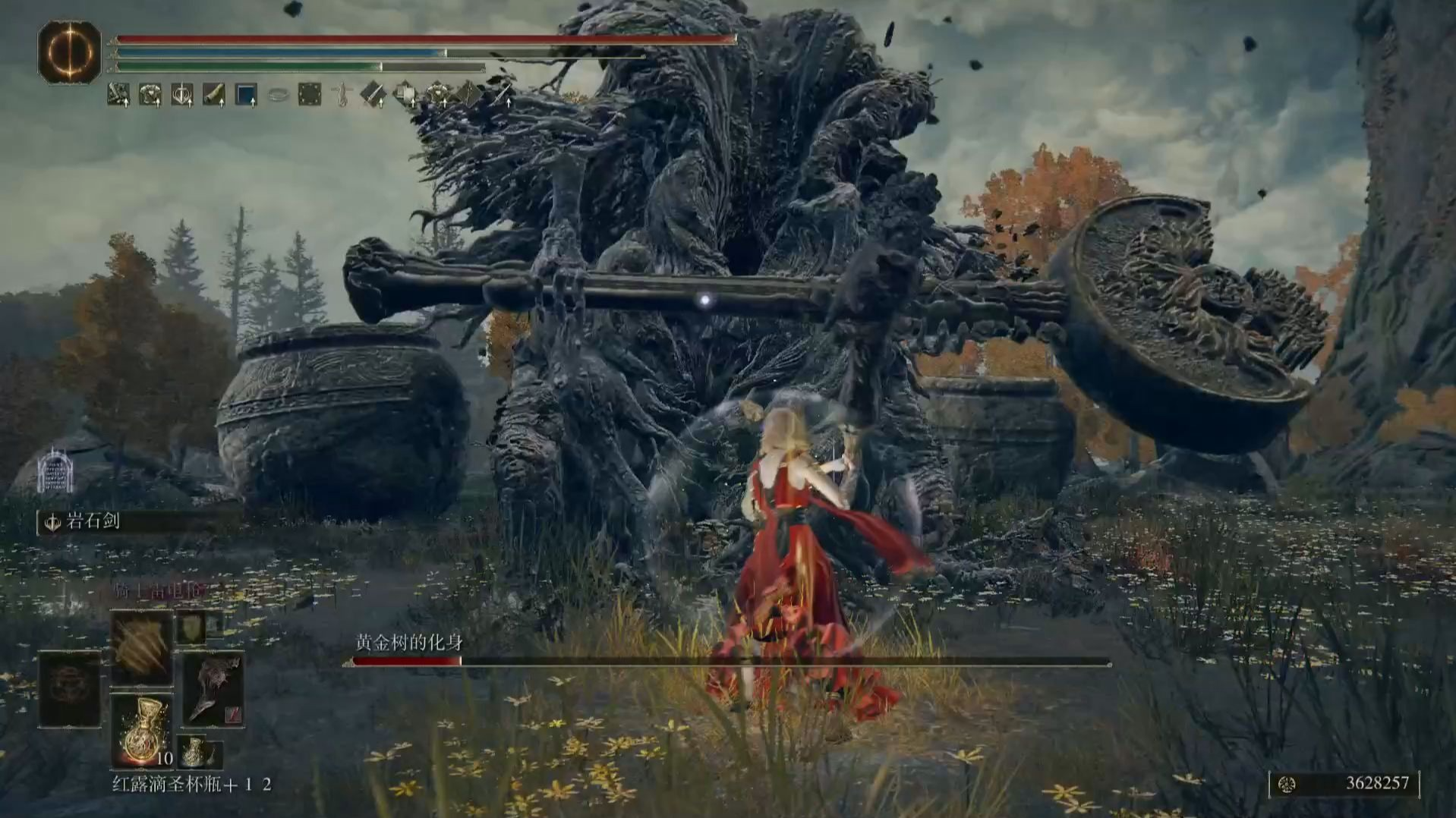Click the dim left-hand armament slot
The width and height of the screenshot is (1456, 818).
point(70,689)
